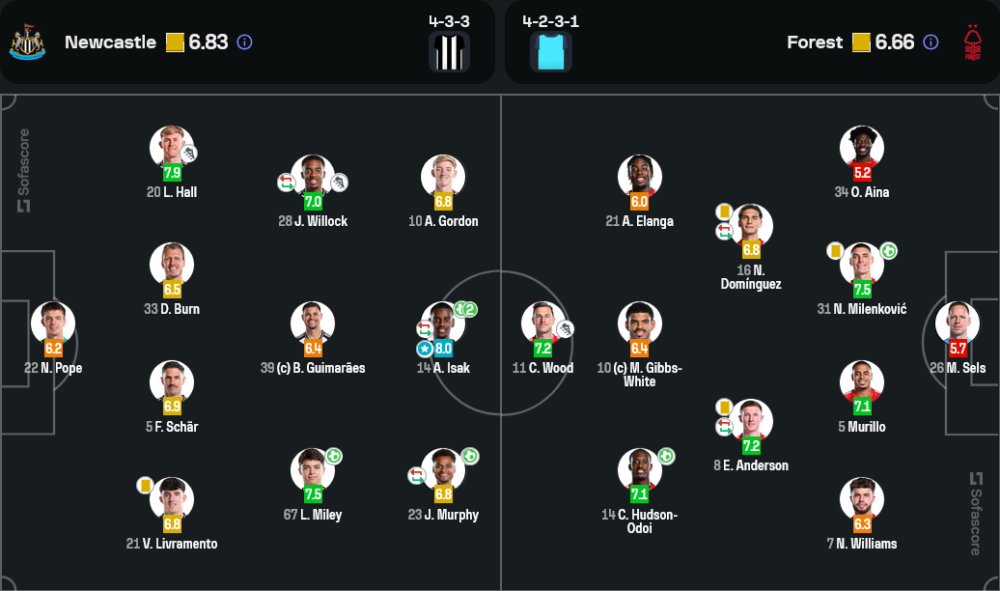View J. Willock player stats
Image resolution: width=1000 pixels, height=591 pixels.
[313, 176]
